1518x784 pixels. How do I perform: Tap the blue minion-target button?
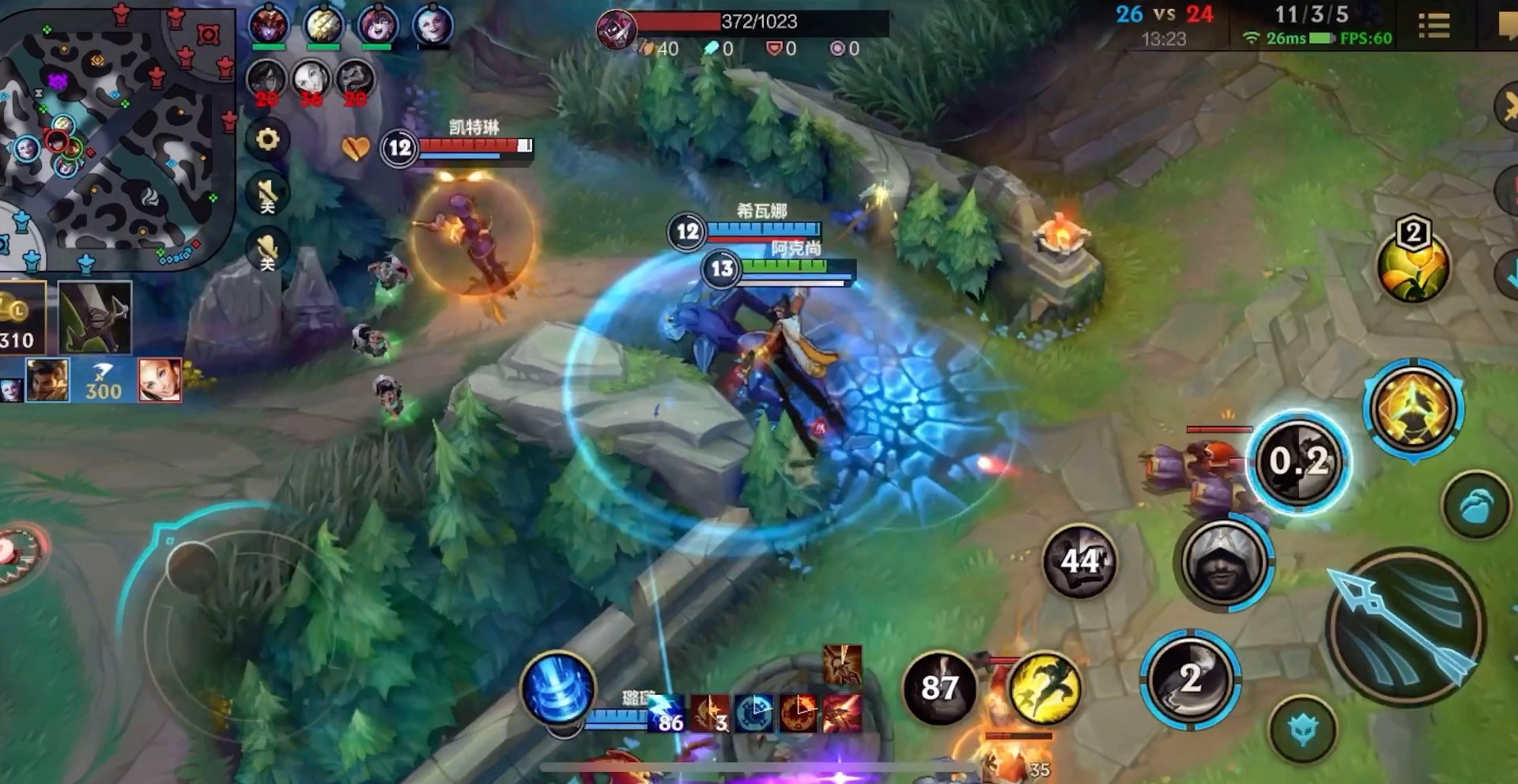click(1302, 729)
